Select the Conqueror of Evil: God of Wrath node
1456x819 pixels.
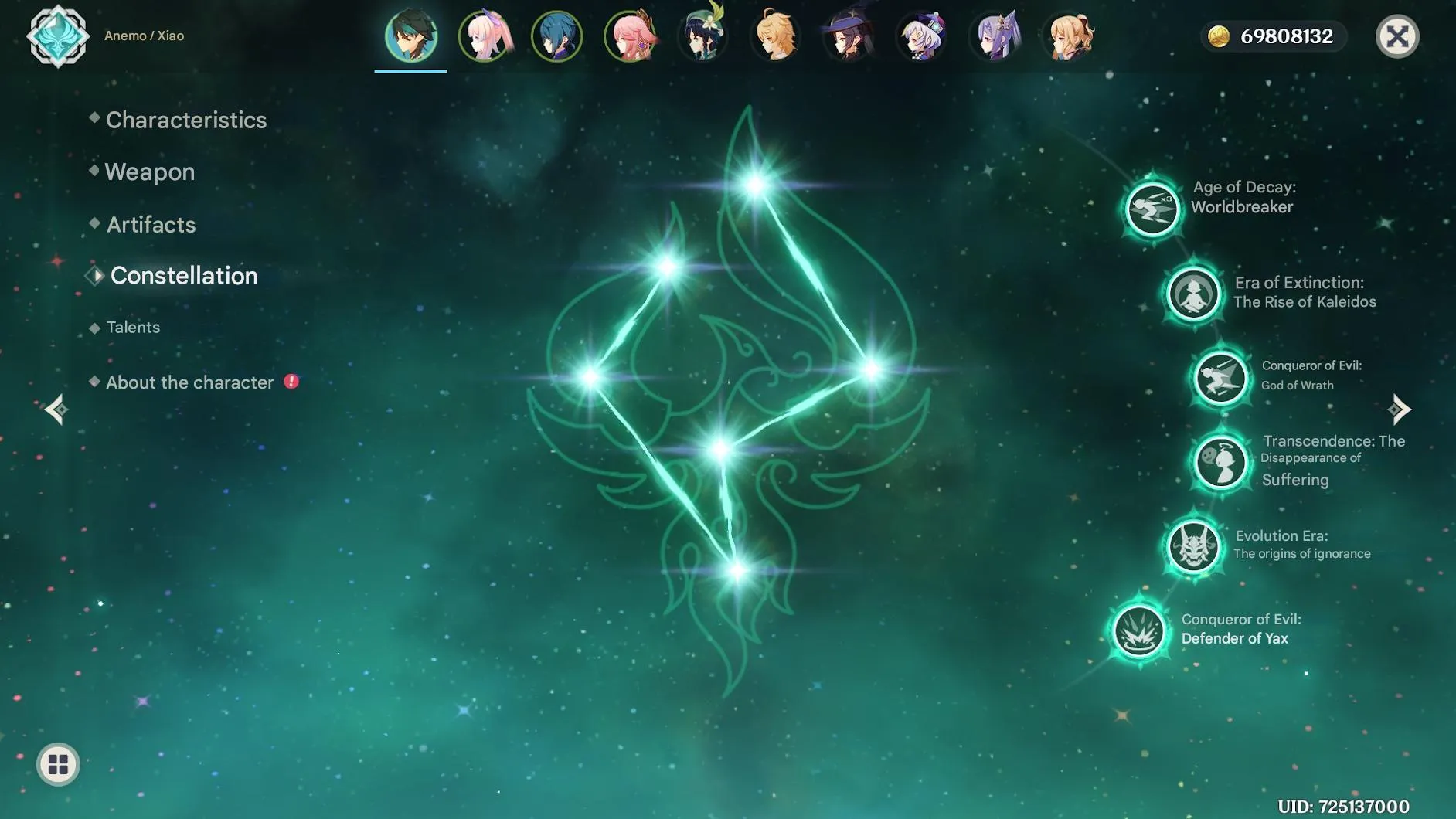1220,378
